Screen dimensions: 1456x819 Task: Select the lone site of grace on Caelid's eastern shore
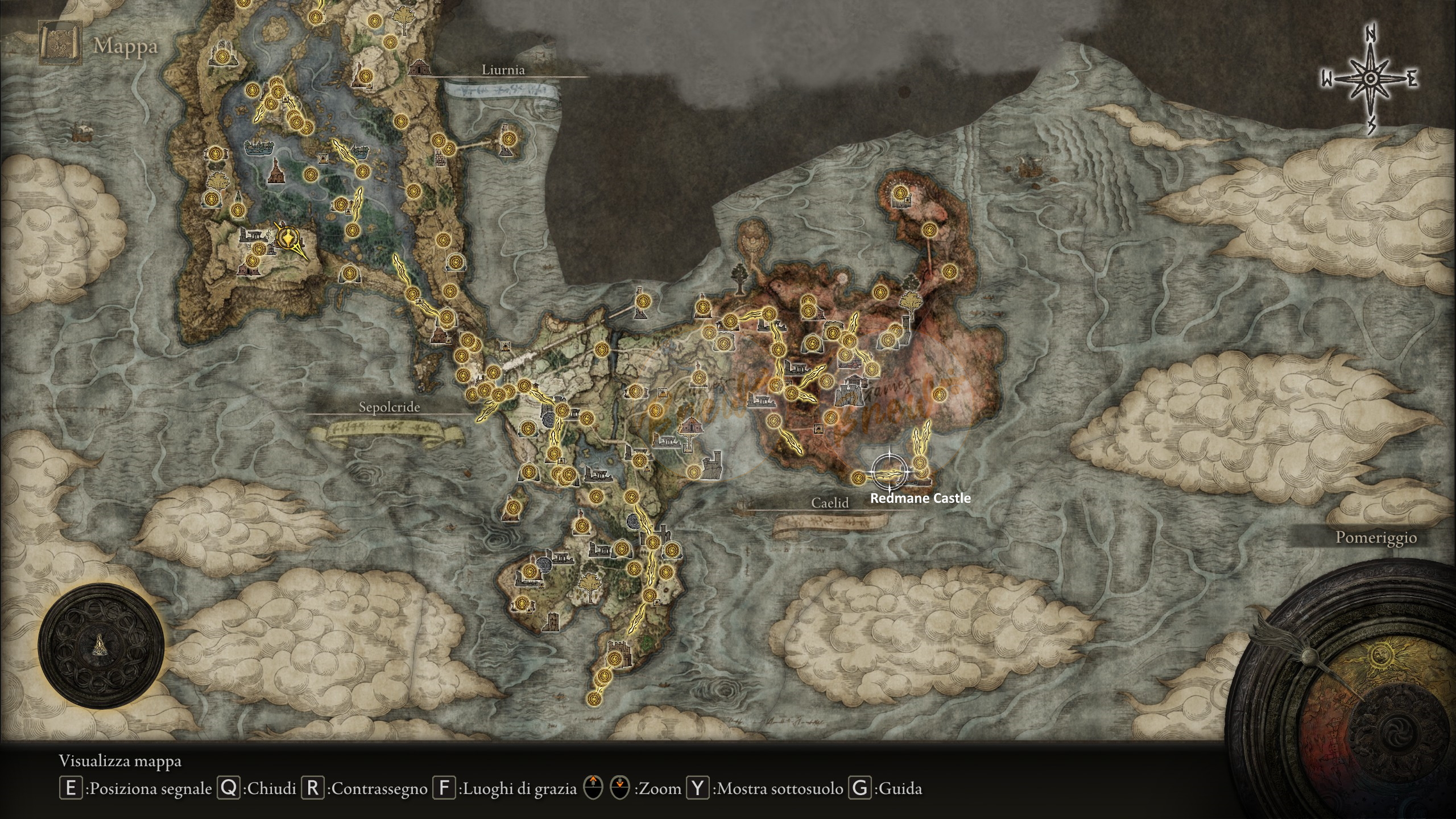tap(938, 392)
